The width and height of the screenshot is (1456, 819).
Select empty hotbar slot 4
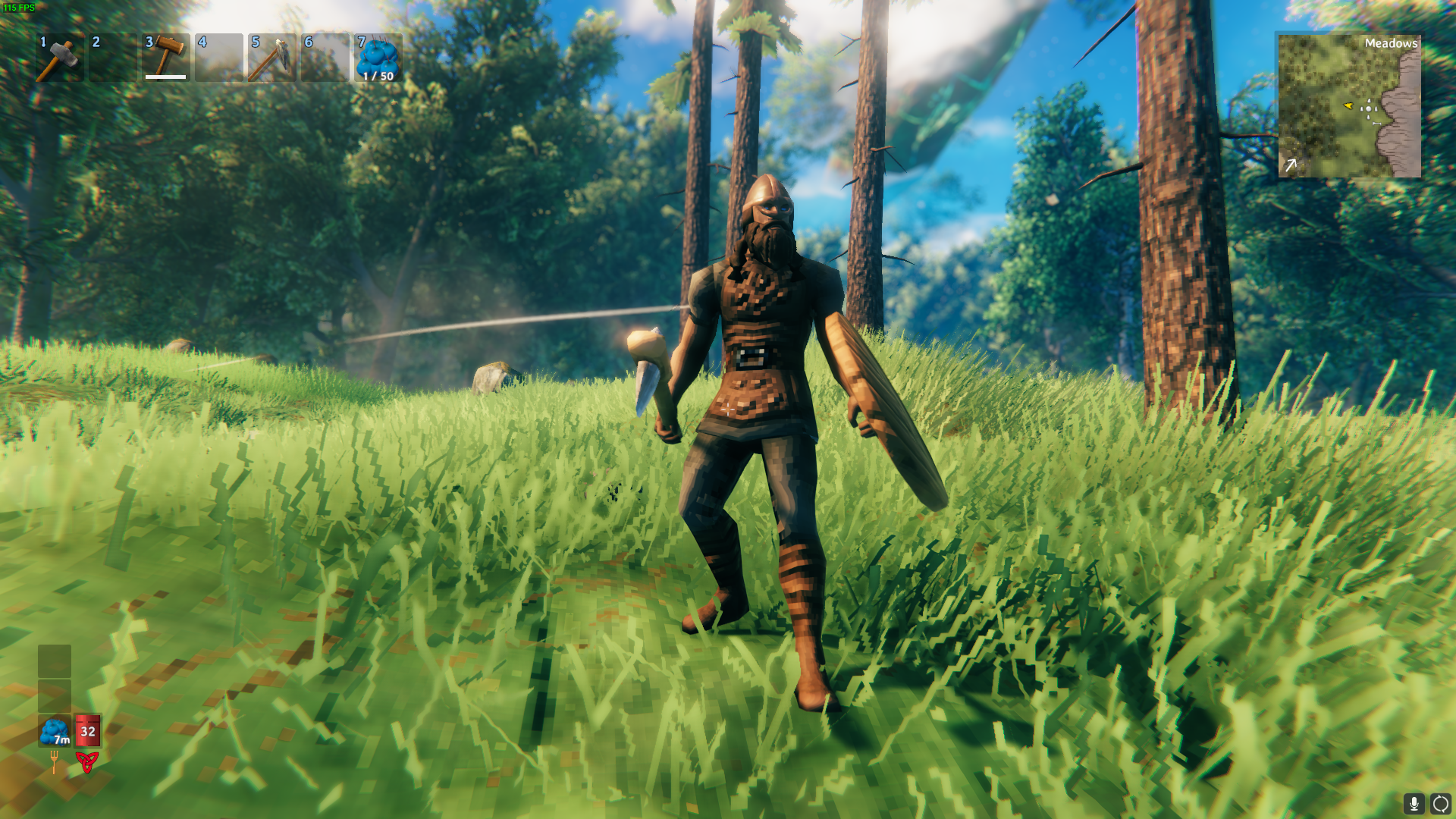[x=218, y=57]
